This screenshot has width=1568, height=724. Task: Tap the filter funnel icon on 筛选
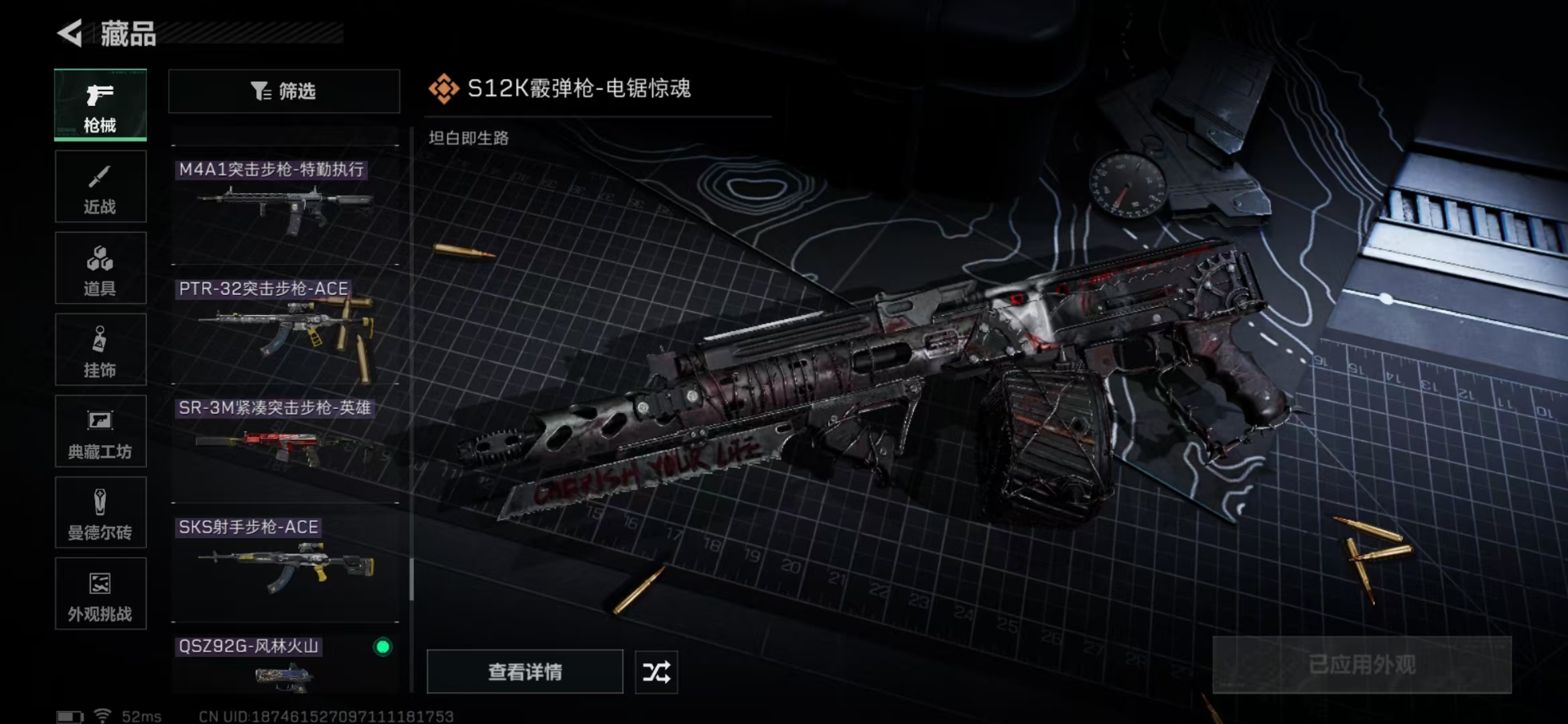[261, 91]
